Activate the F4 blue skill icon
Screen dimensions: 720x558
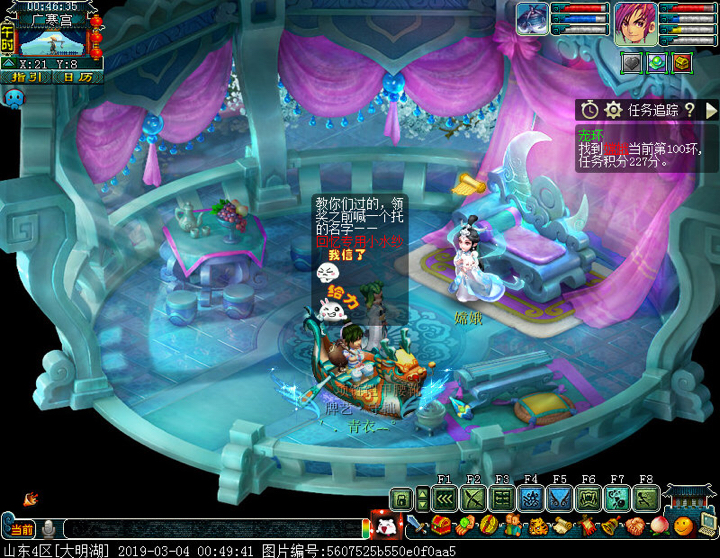531,498
